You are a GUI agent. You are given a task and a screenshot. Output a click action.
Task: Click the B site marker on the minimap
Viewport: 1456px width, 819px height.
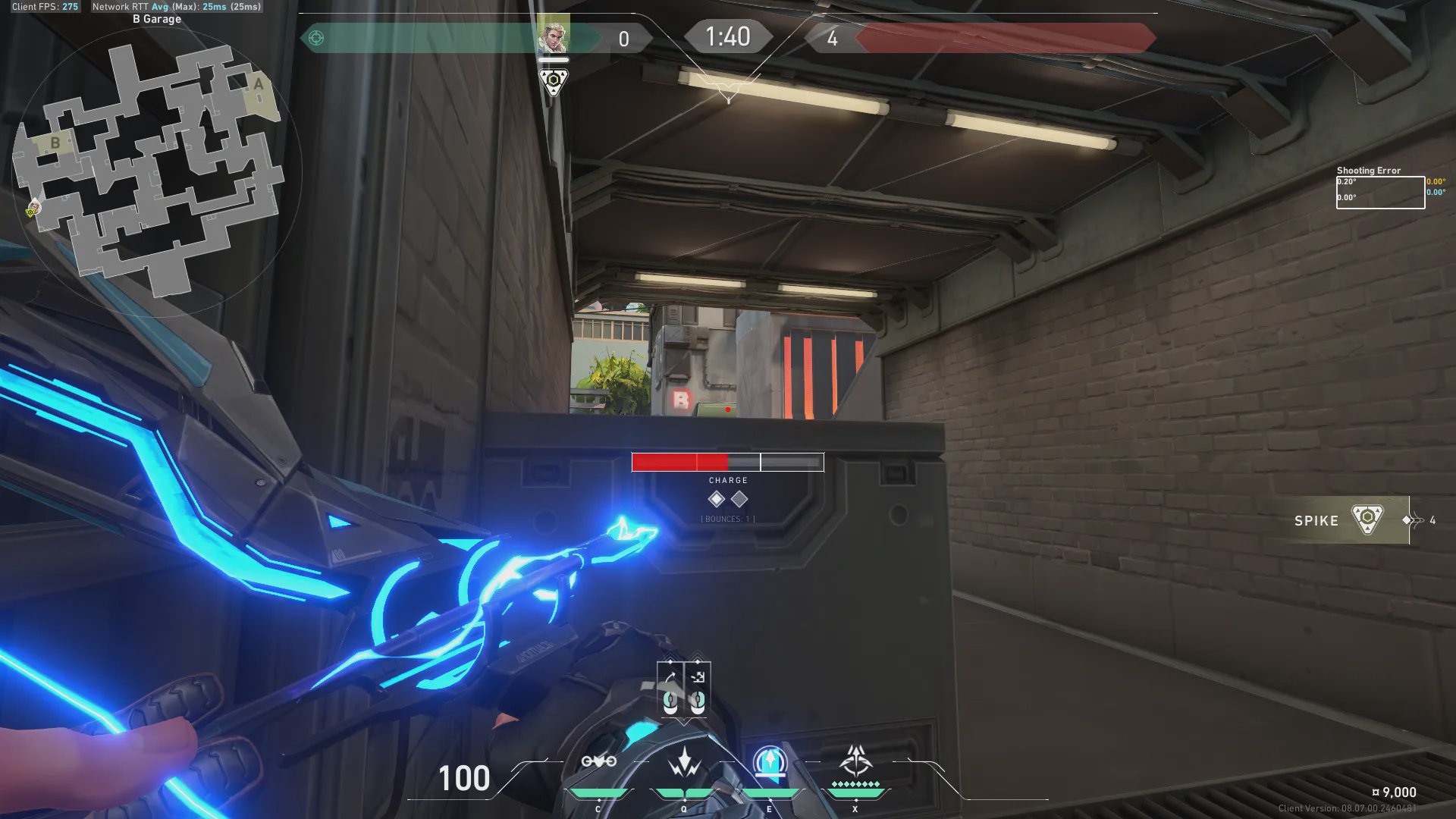point(55,143)
